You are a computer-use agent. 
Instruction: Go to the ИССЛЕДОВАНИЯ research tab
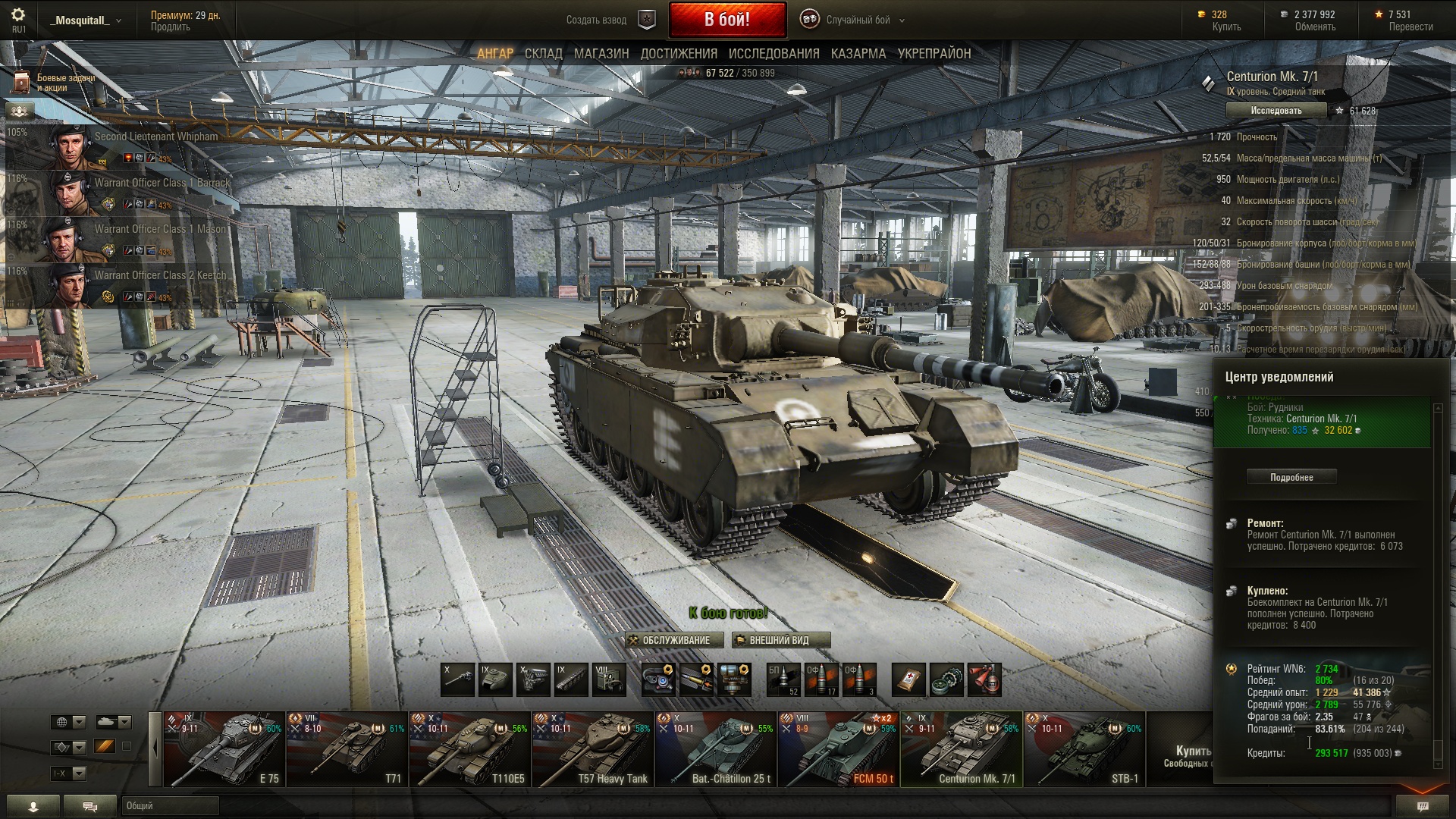tap(773, 54)
